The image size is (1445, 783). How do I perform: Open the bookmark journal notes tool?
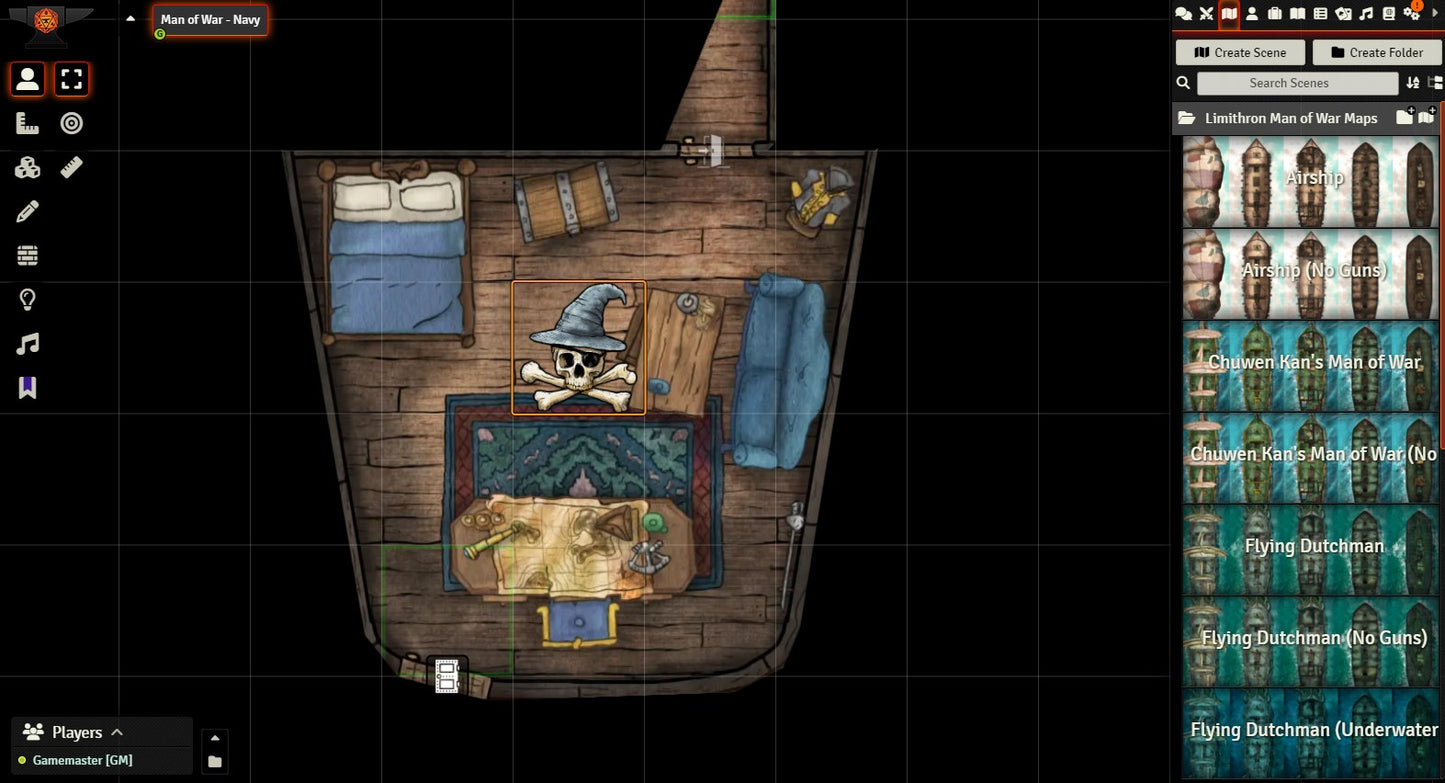pyautogui.click(x=28, y=387)
